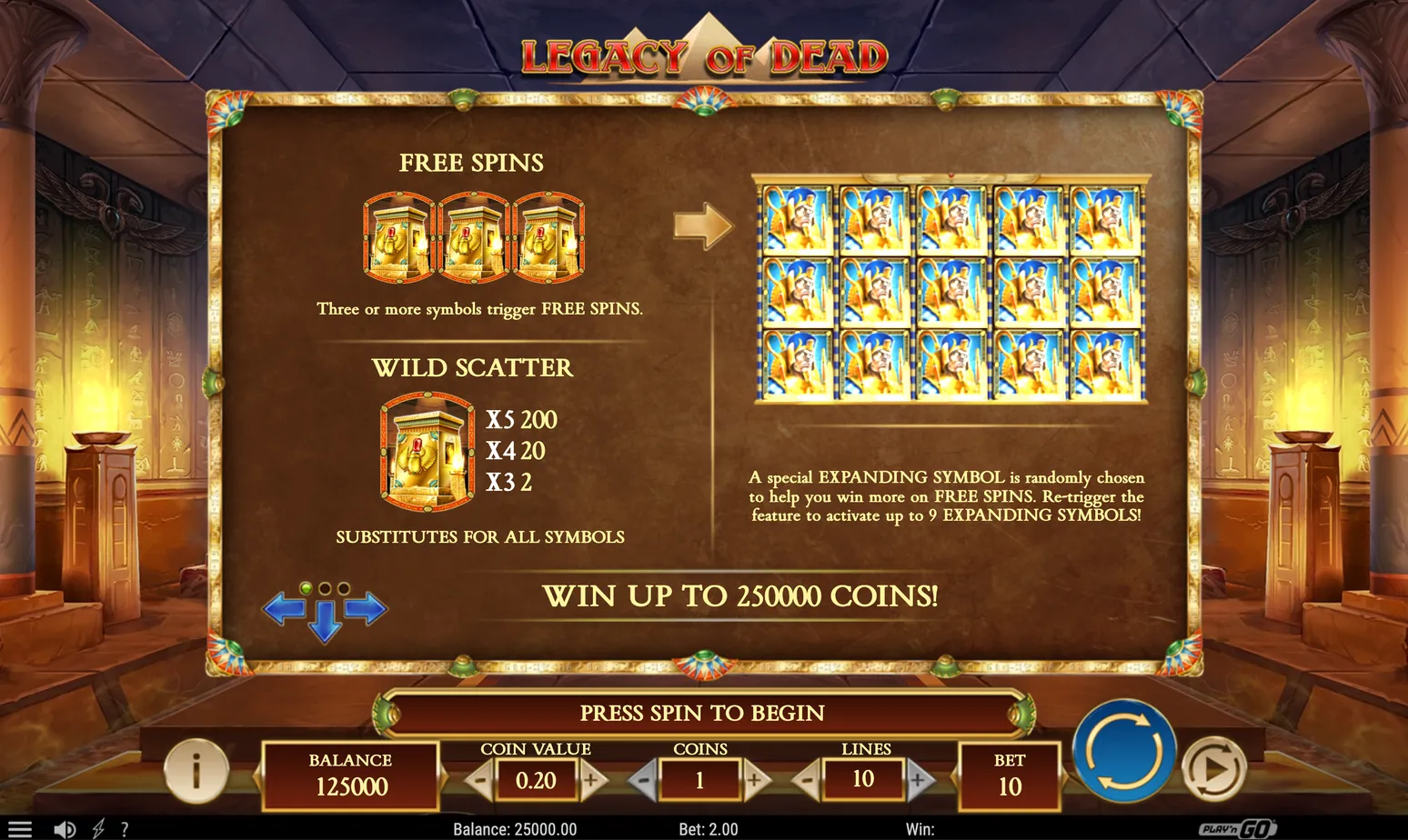Increase the number of lines
Screen dimensions: 1408x840
919,780
